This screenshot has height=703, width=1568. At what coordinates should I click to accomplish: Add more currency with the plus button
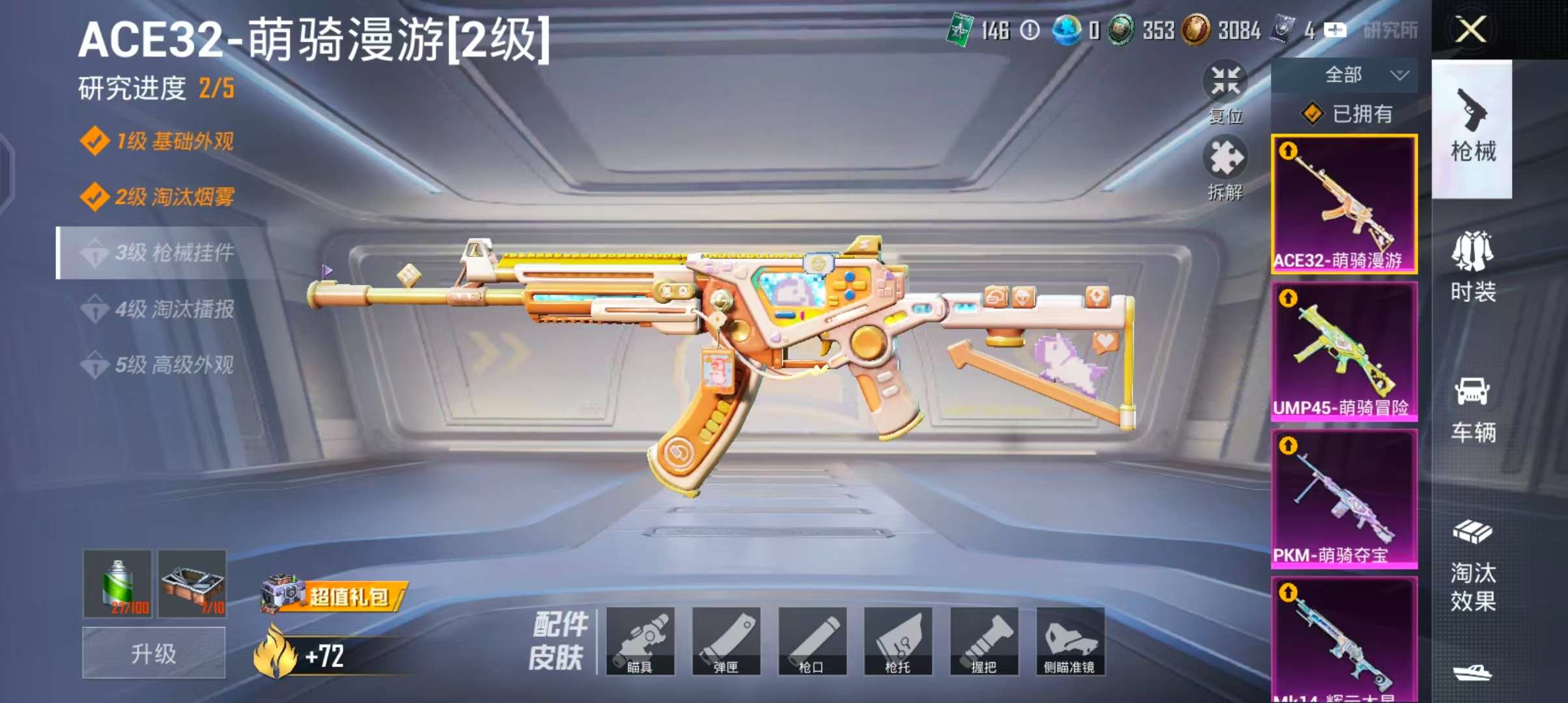tap(1335, 30)
